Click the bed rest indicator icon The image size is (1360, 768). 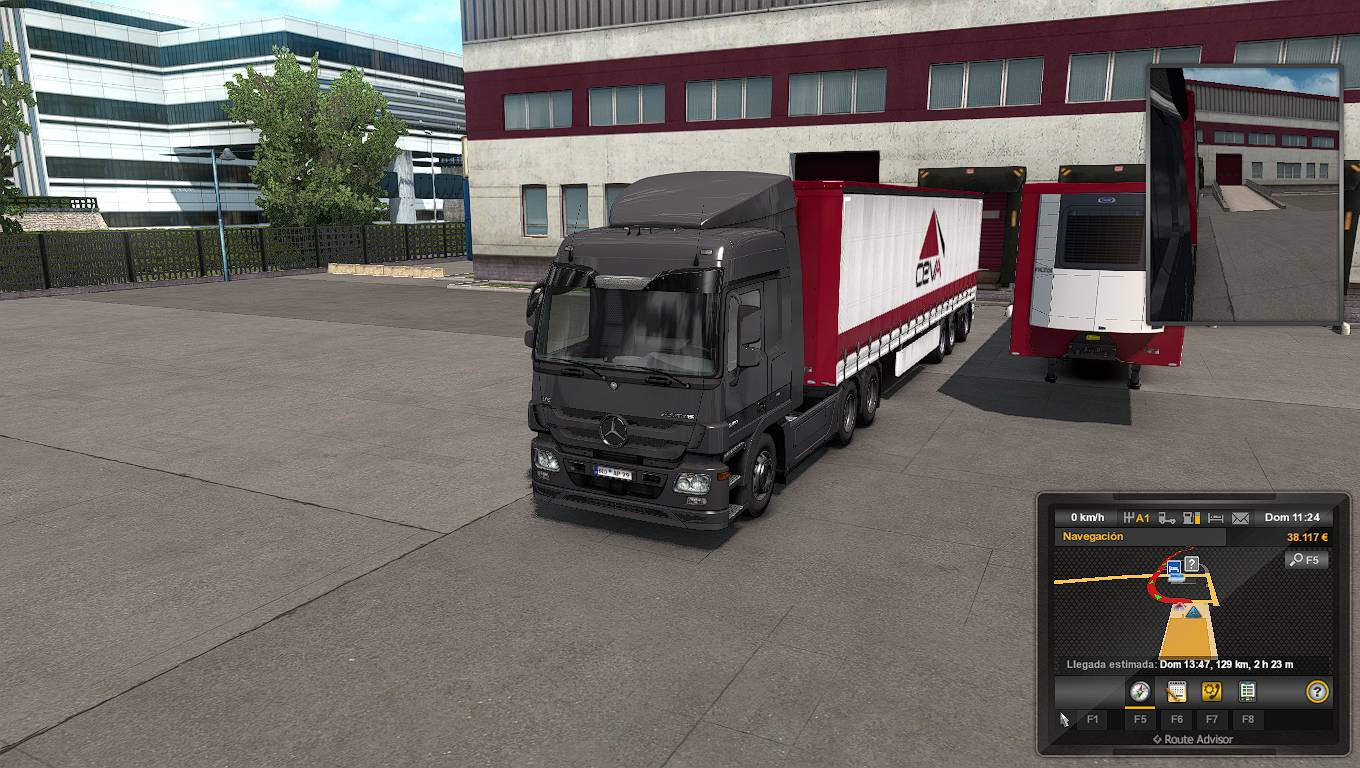pos(1216,518)
